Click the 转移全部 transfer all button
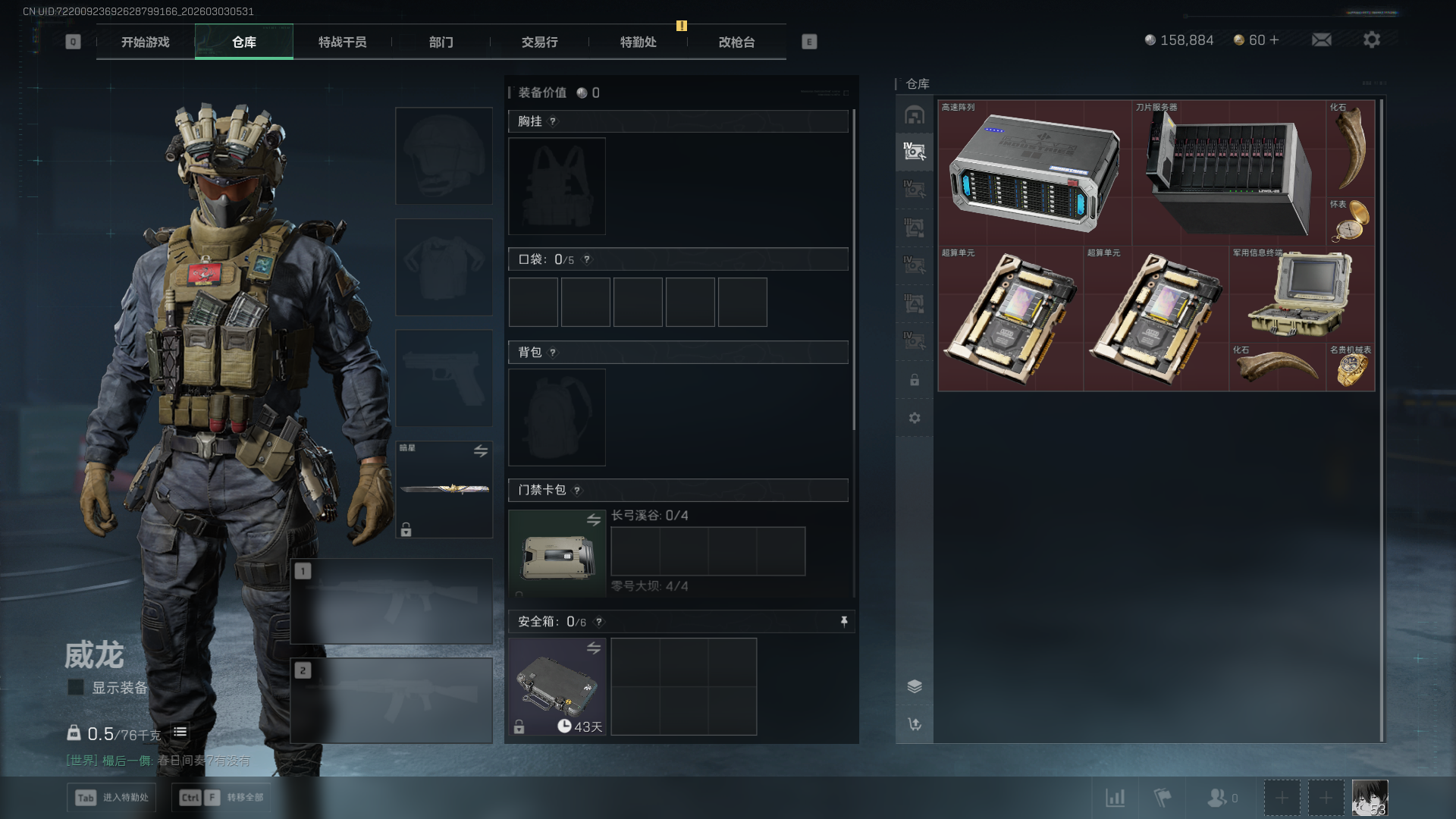The image size is (1456, 819). 221,798
